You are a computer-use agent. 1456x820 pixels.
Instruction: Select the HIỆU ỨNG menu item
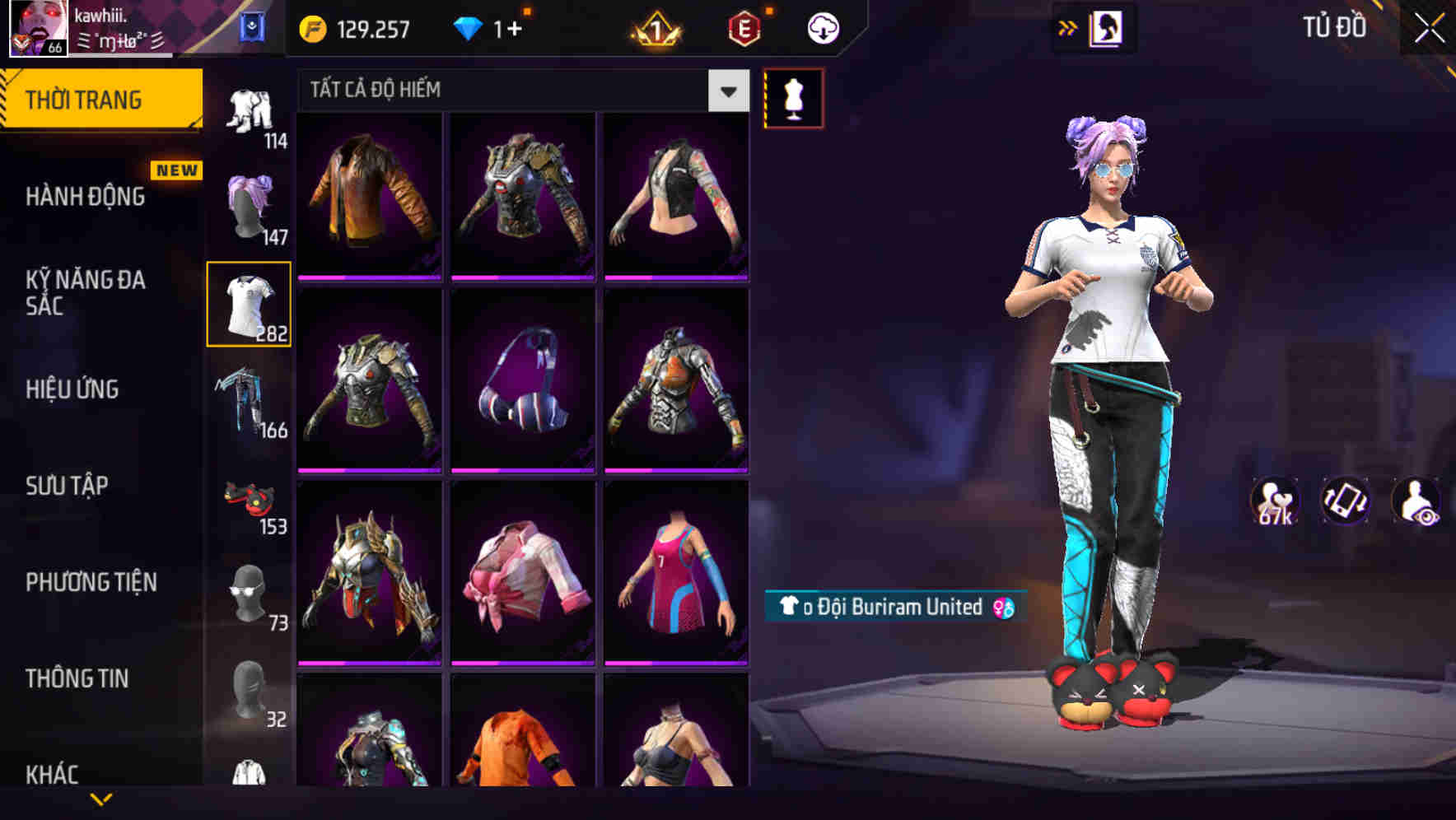click(x=72, y=389)
